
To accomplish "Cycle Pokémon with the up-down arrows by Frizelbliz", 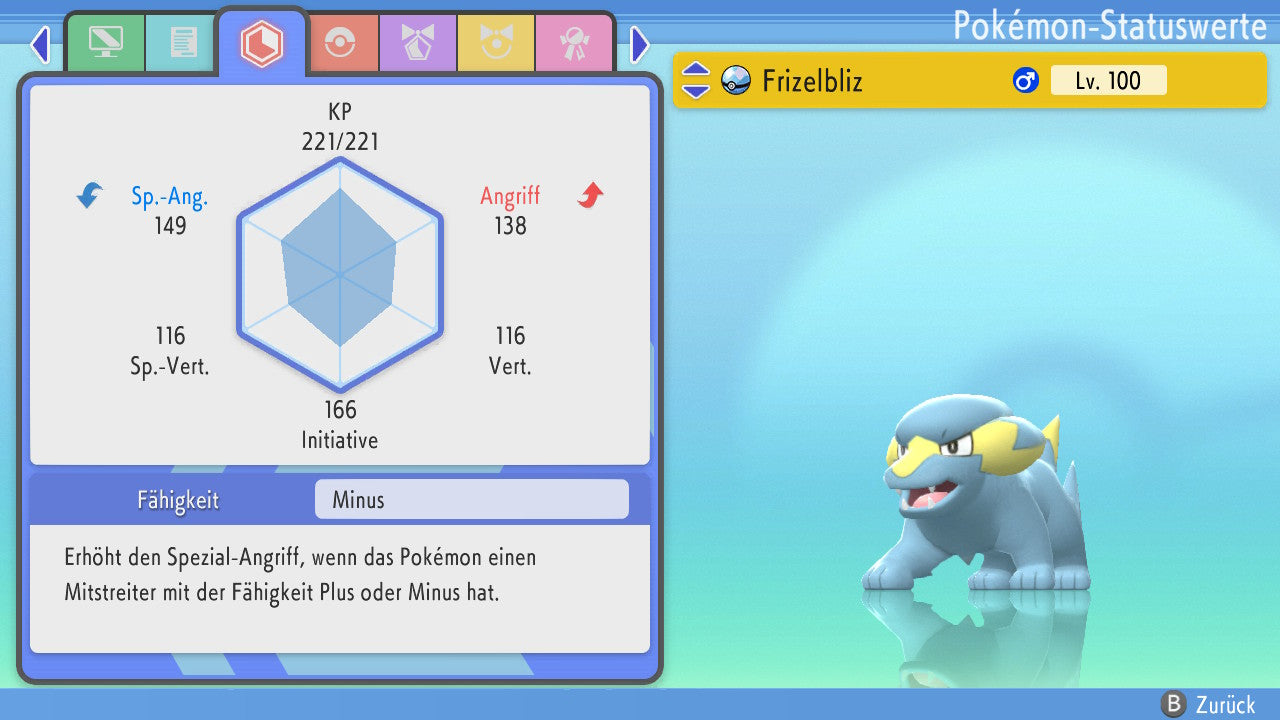I will pos(696,80).
